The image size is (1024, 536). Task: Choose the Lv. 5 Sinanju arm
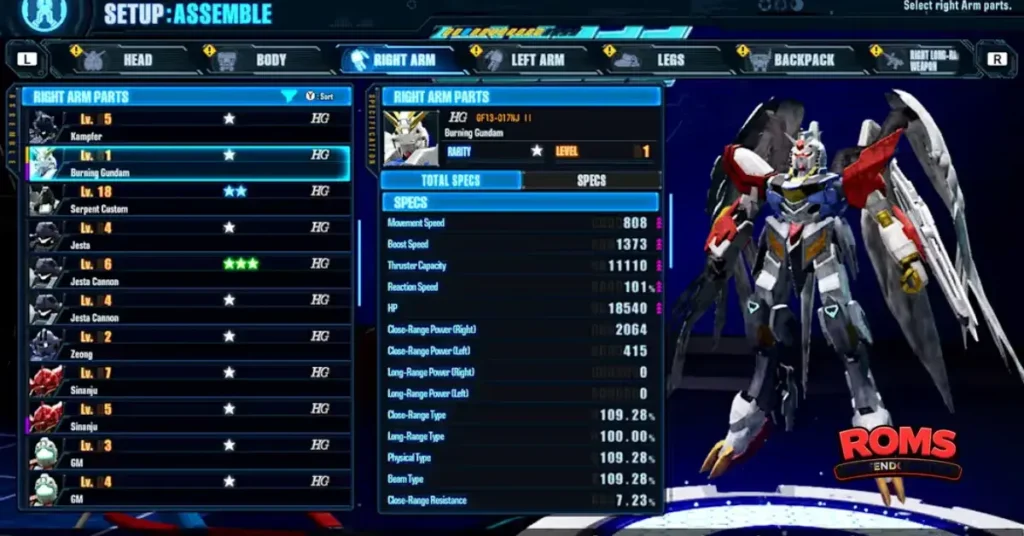(190, 416)
